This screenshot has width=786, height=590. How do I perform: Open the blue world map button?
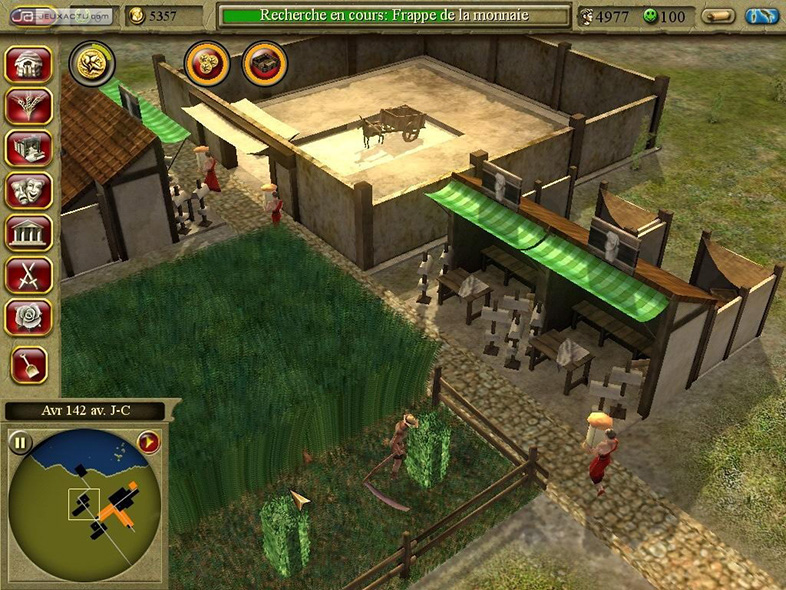click(763, 16)
